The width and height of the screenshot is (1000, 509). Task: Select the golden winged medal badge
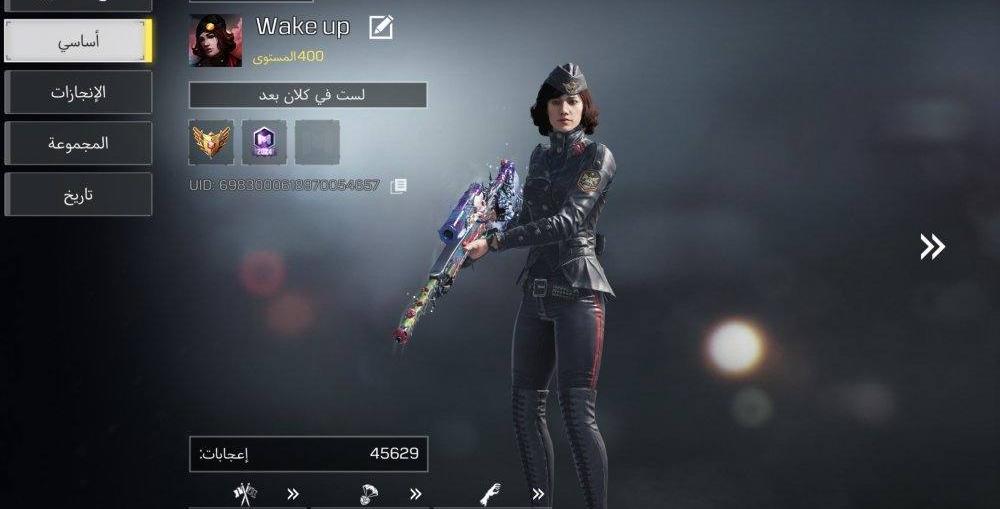point(211,142)
